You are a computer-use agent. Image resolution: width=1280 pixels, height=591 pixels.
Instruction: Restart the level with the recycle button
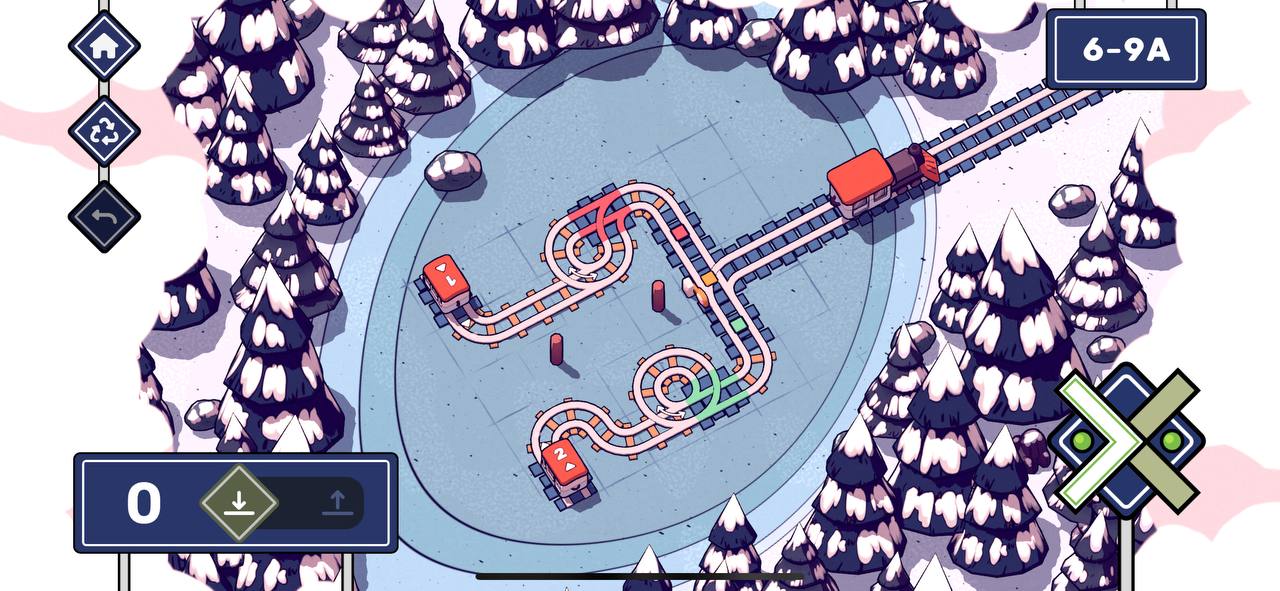coord(104,131)
